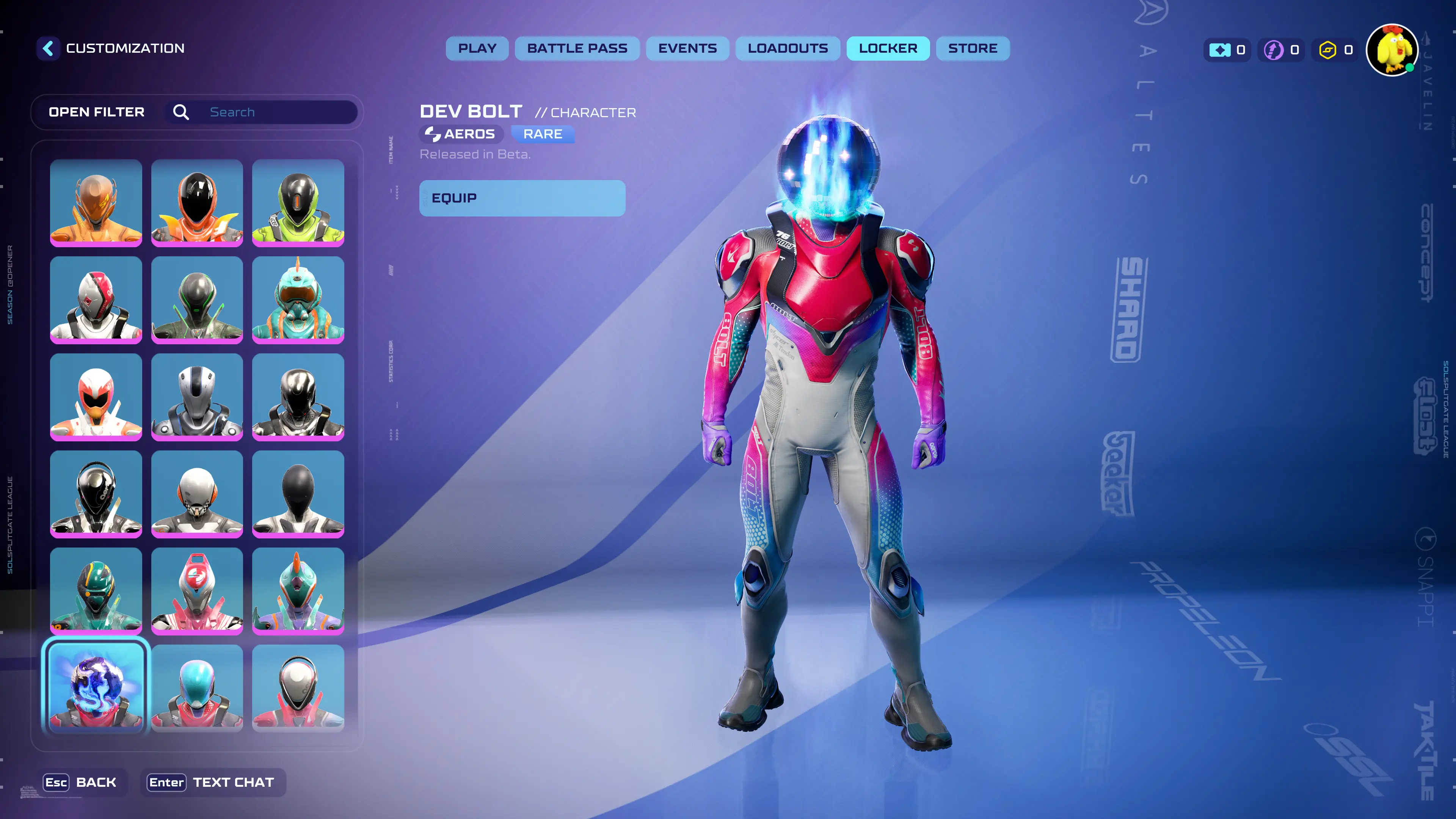Show the Events tab
The width and height of the screenshot is (1456, 819).
(x=687, y=49)
